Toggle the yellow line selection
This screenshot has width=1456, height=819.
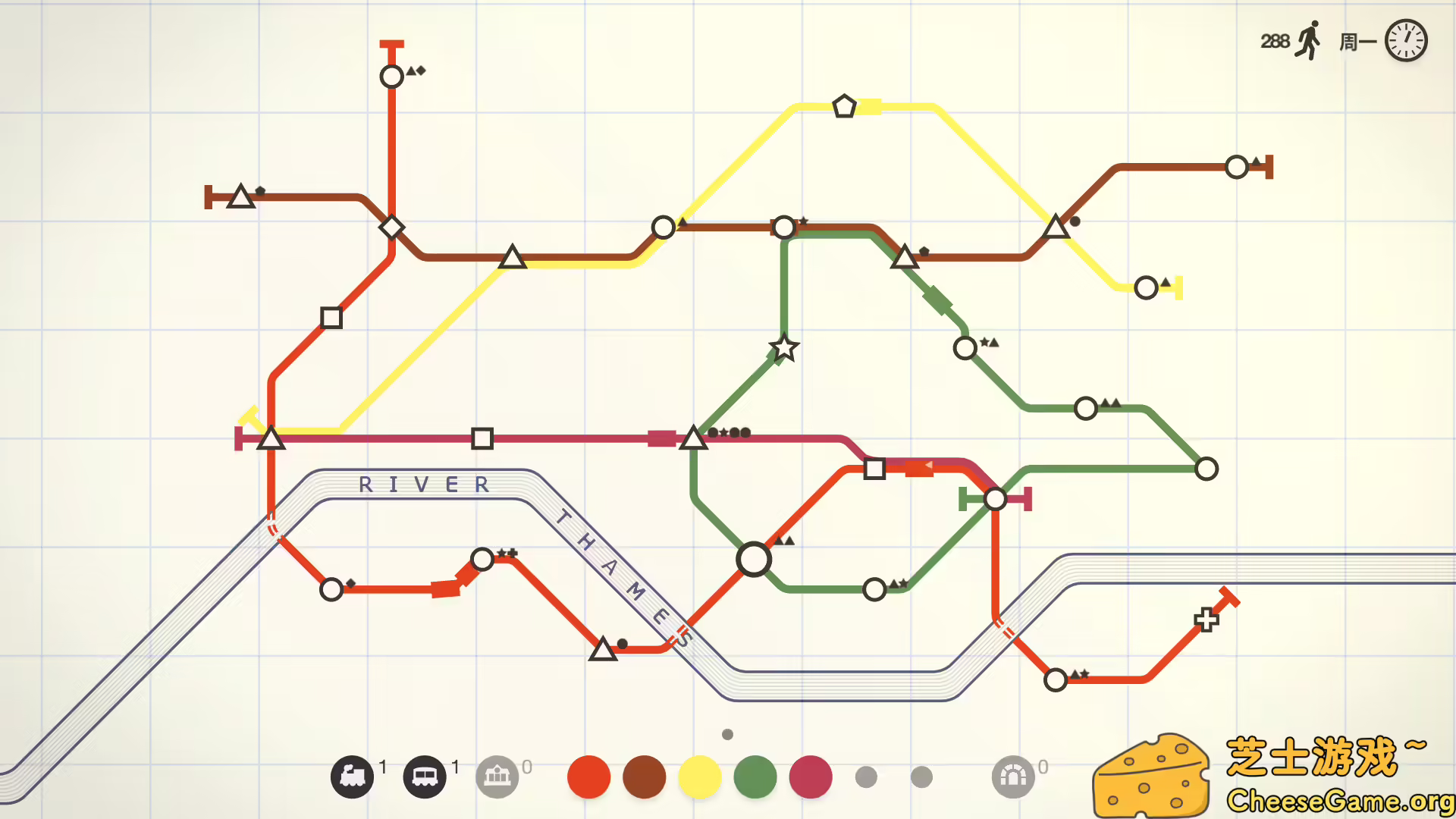[x=699, y=777]
